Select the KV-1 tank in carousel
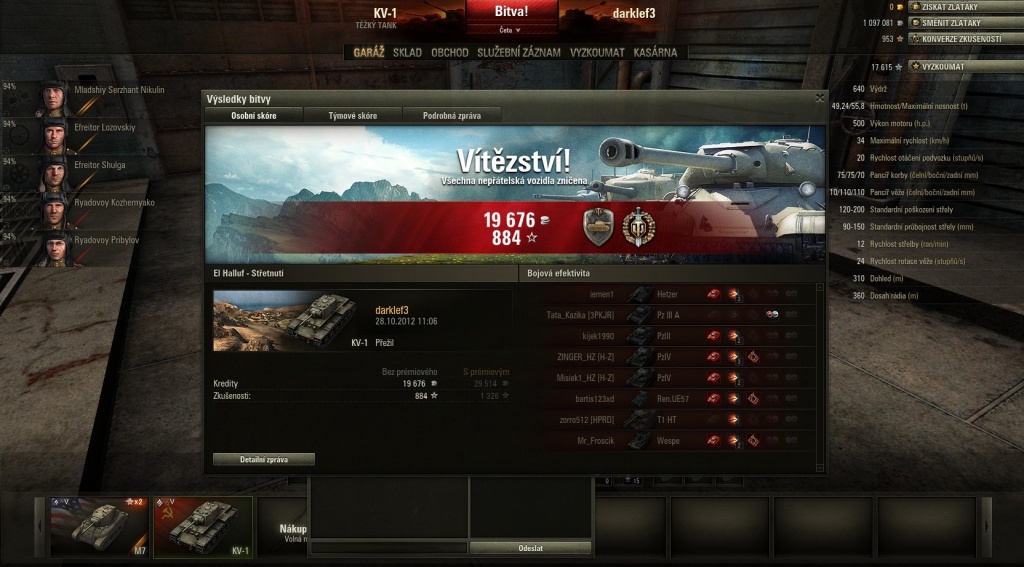The width and height of the screenshot is (1024, 567). [x=203, y=525]
